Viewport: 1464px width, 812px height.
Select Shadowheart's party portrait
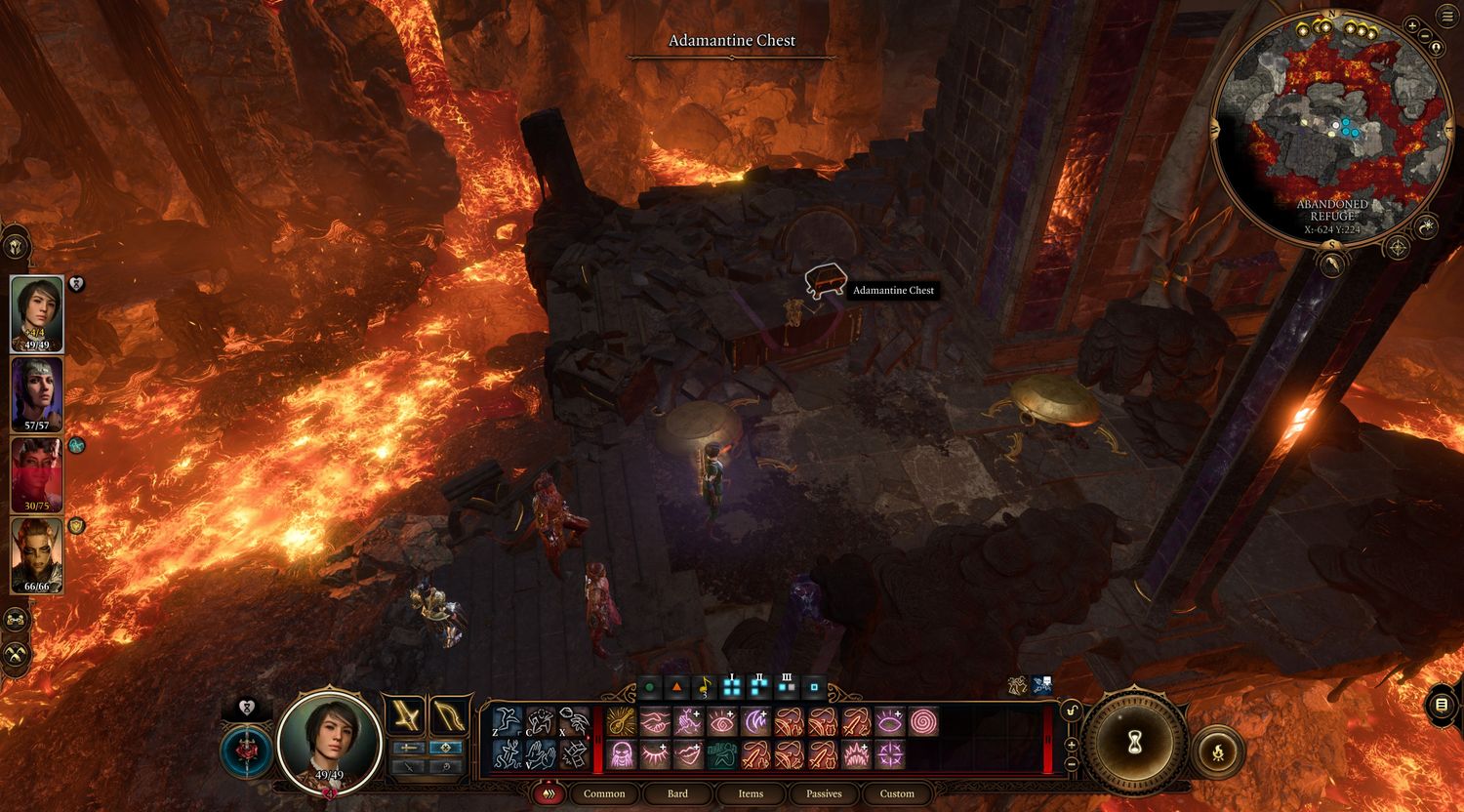[x=37, y=394]
